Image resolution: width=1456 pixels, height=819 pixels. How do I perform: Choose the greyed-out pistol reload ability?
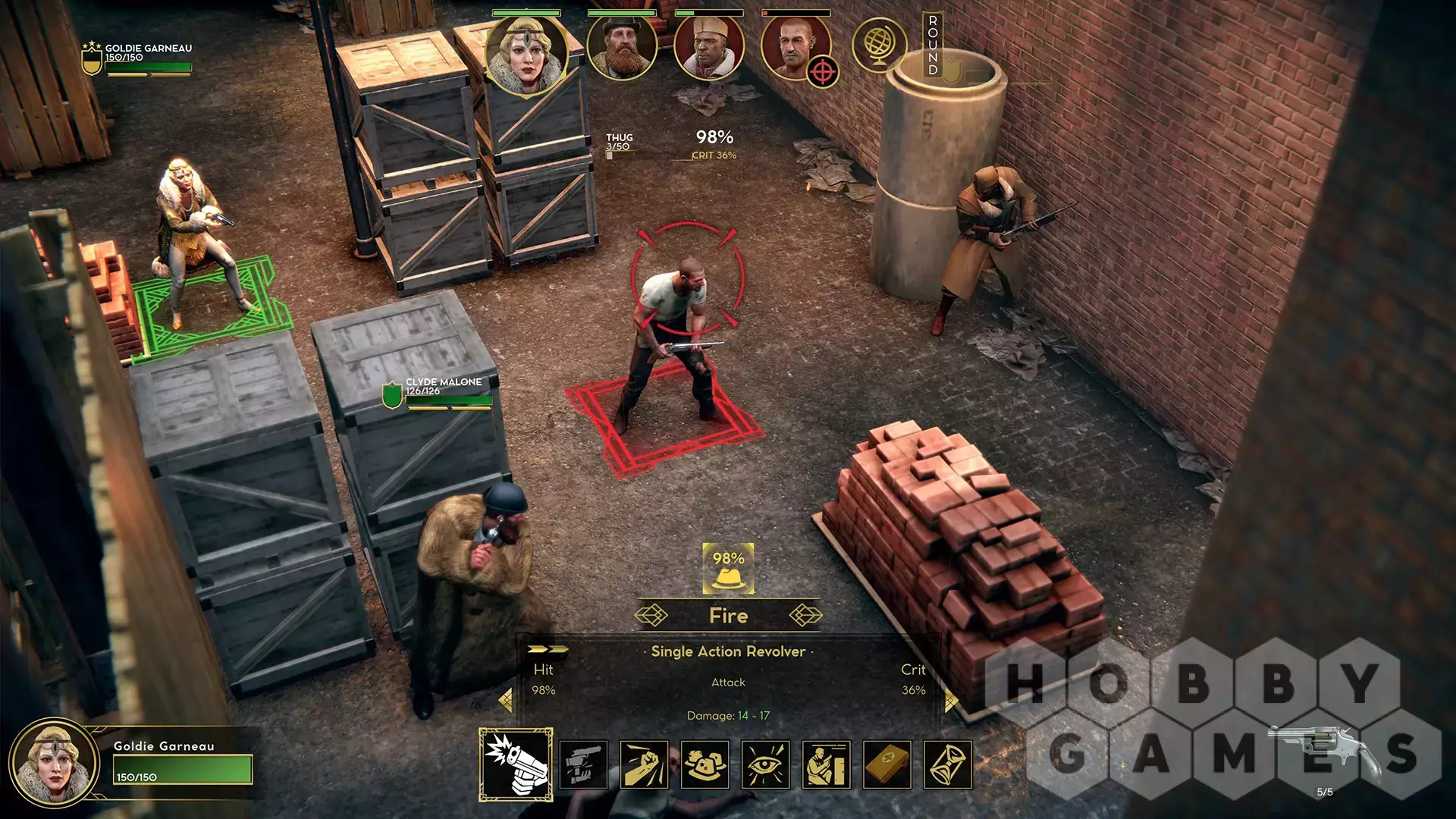tap(583, 764)
